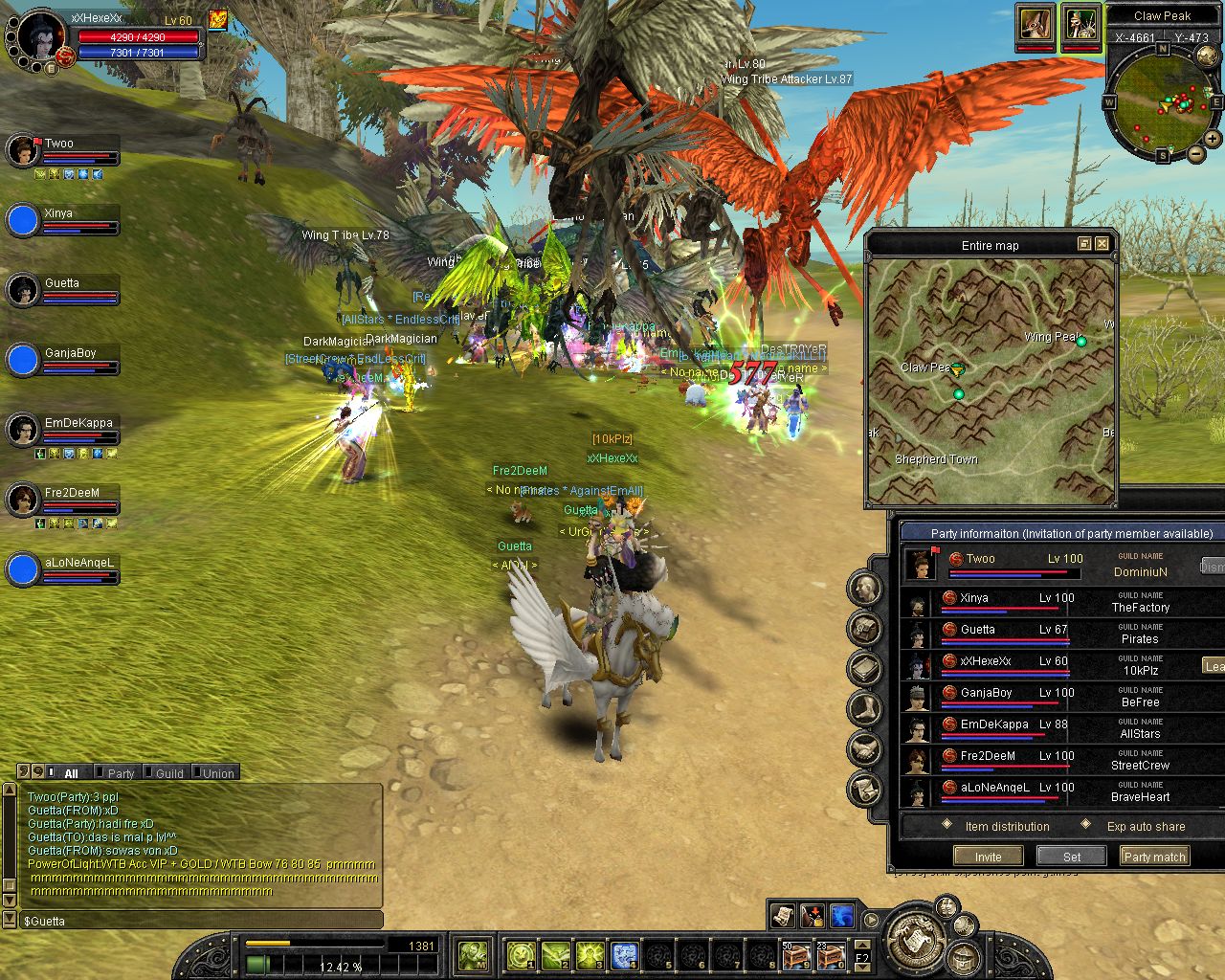Click the Invite button in party panel
The image size is (1225, 980).
[x=988, y=857]
